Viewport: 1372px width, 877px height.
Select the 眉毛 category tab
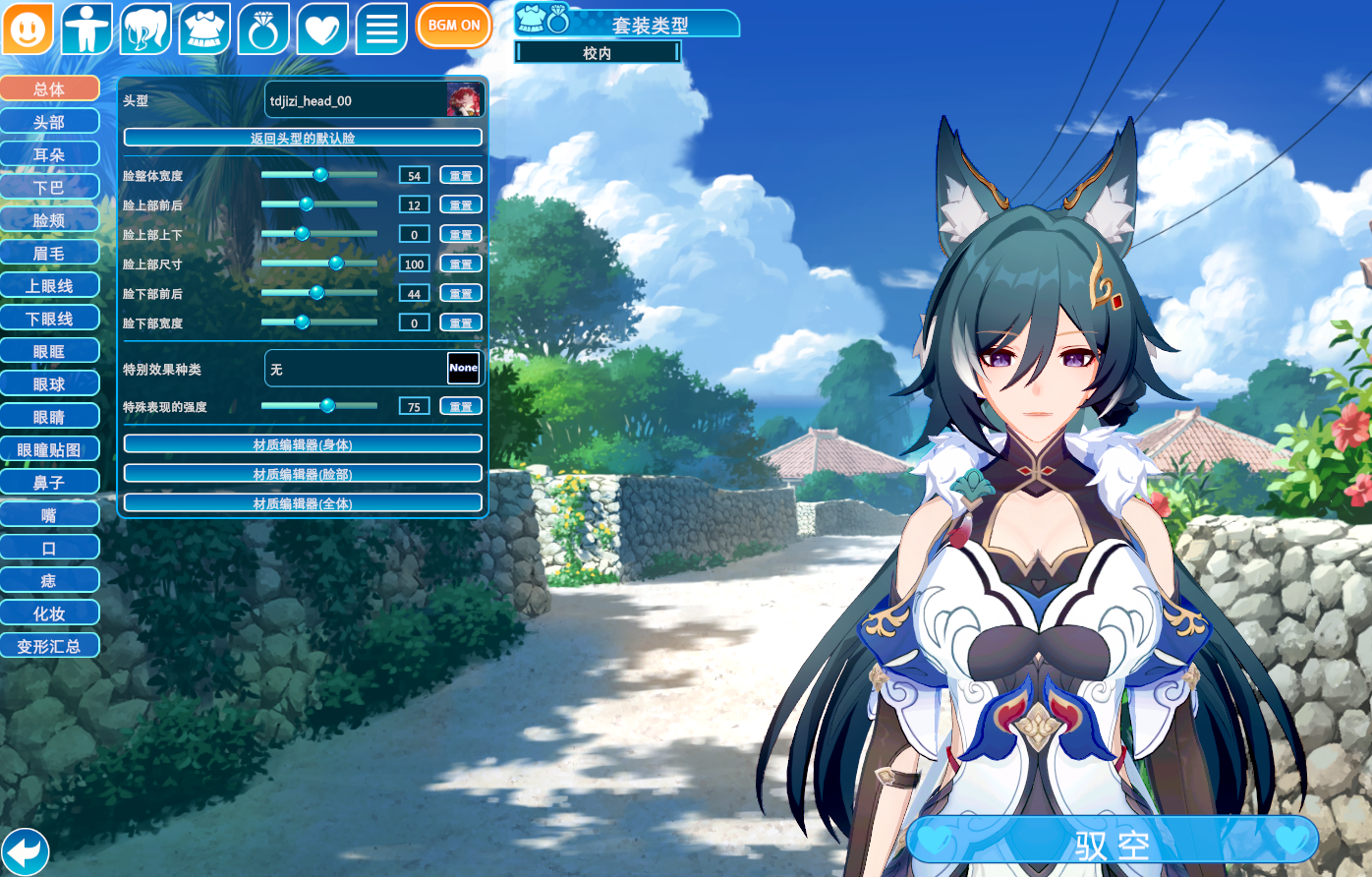(49, 253)
